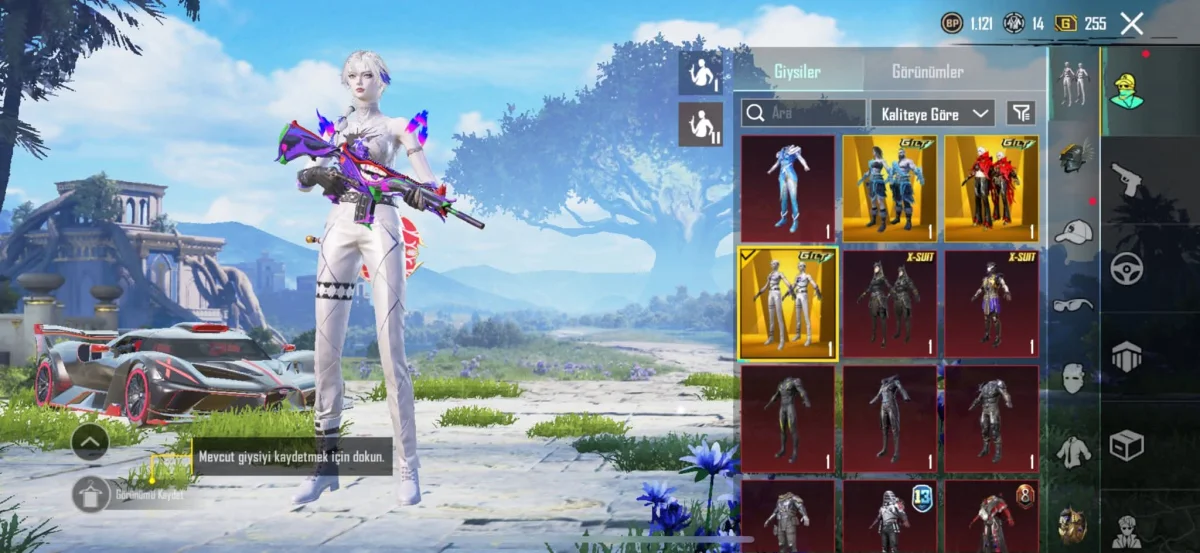The image size is (1200, 553).
Task: Select the equipped white duo outfit
Action: (x=788, y=303)
